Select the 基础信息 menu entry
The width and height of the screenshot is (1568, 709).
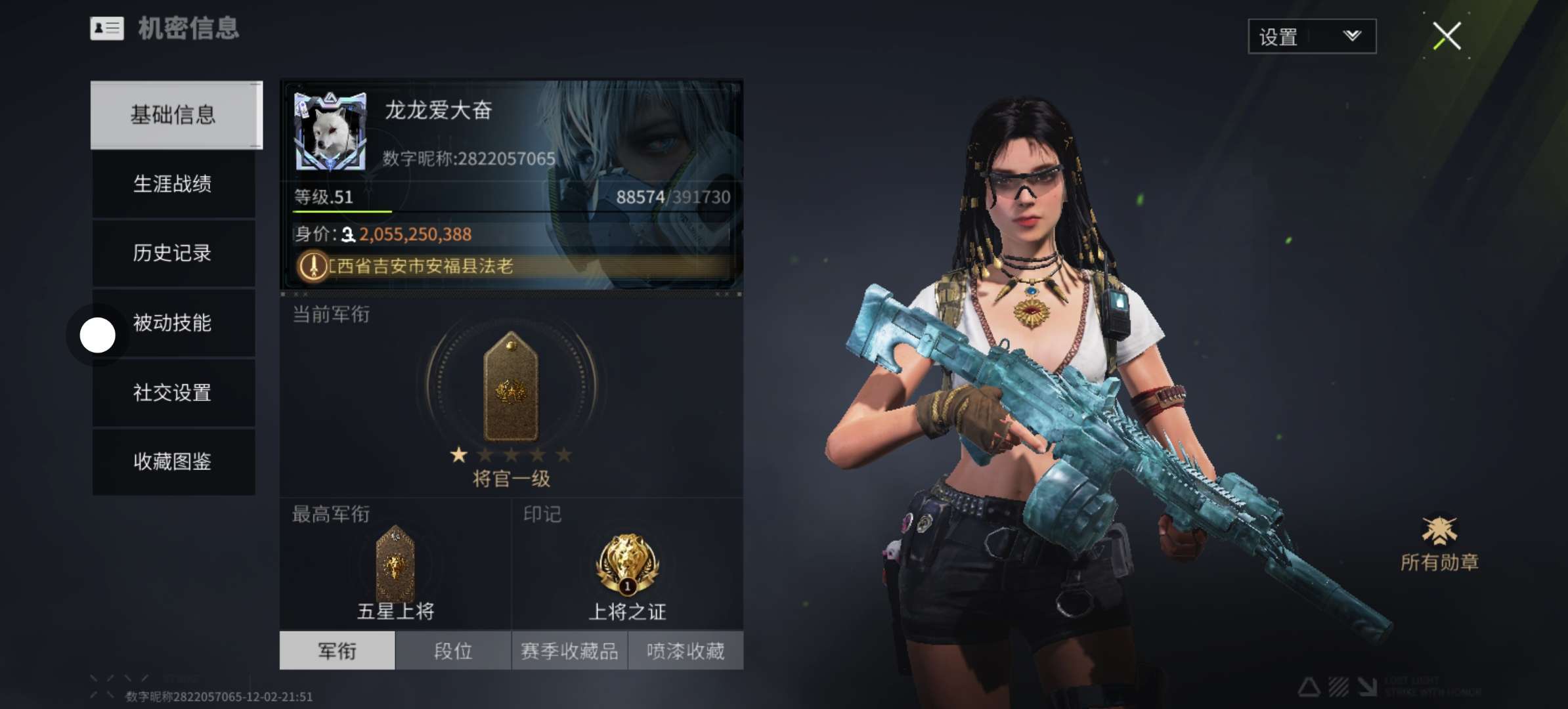[173, 115]
